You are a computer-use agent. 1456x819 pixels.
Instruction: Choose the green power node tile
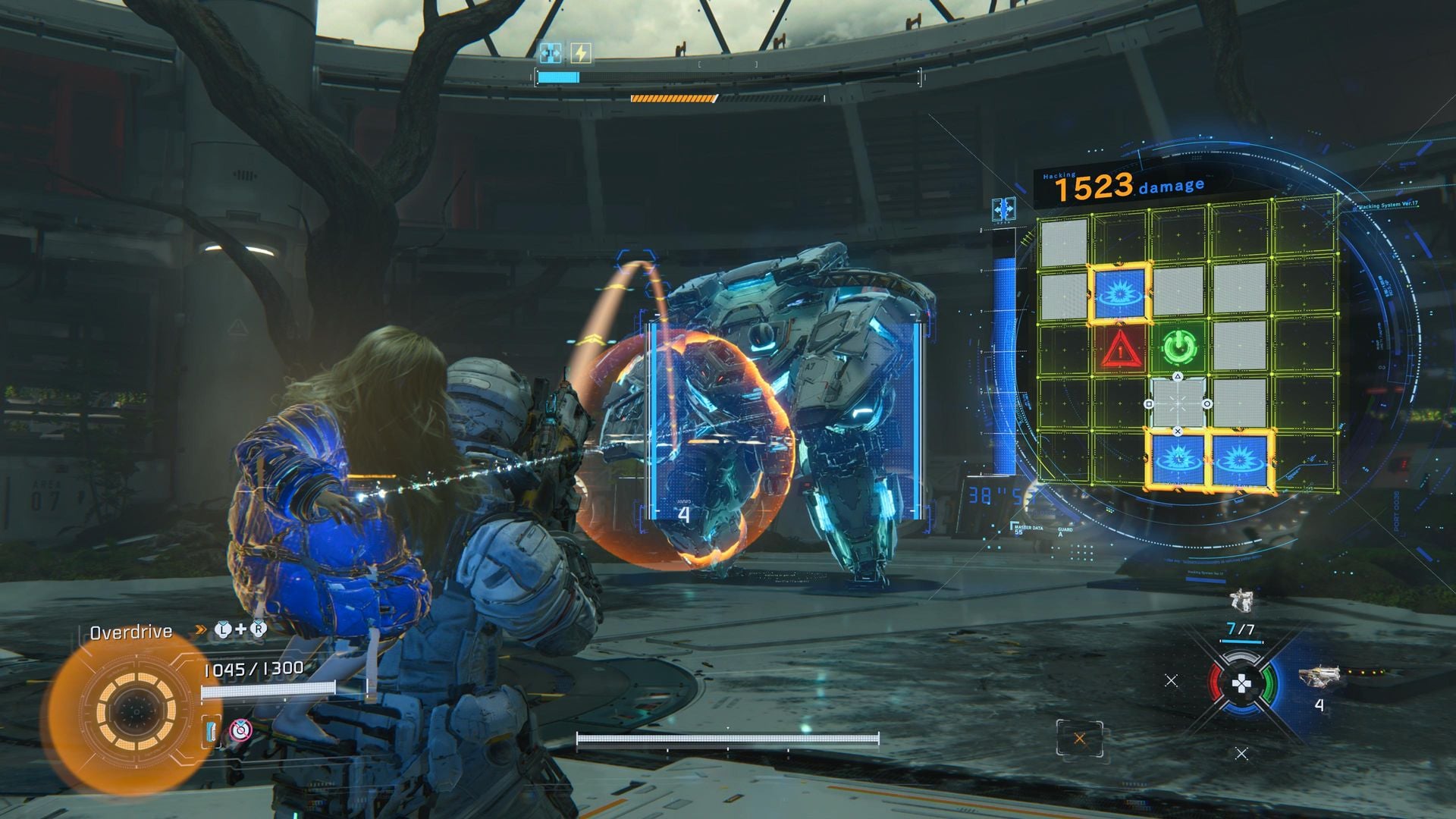(x=1178, y=347)
